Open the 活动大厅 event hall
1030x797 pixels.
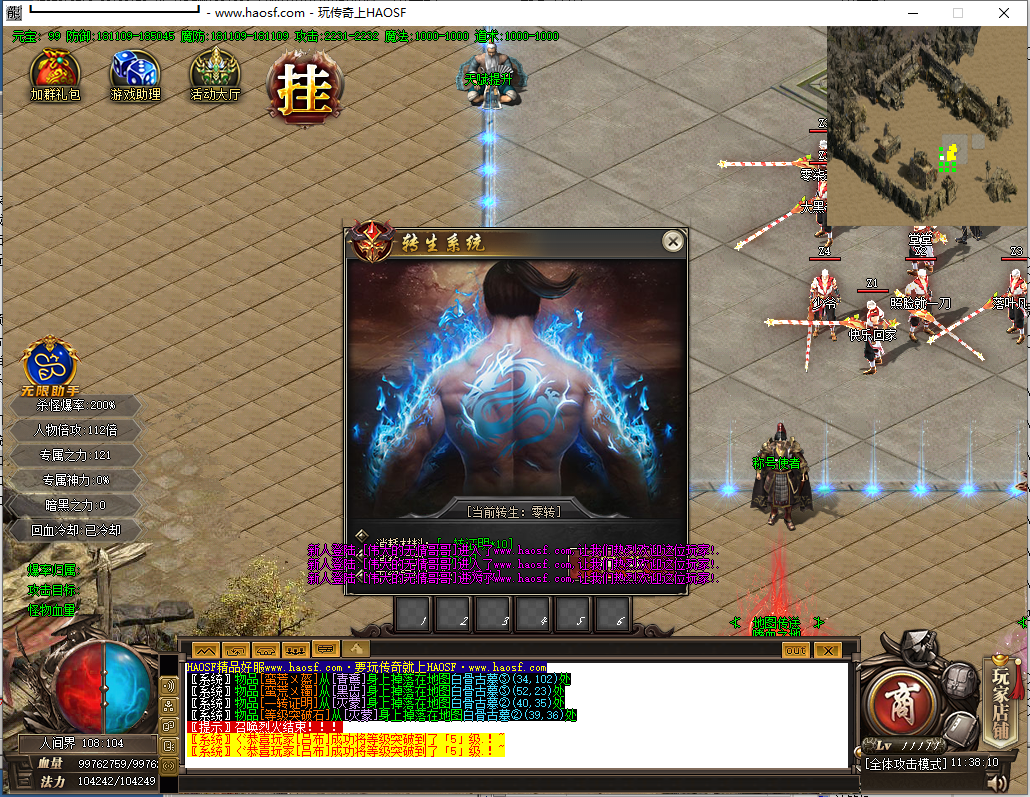click(215, 71)
